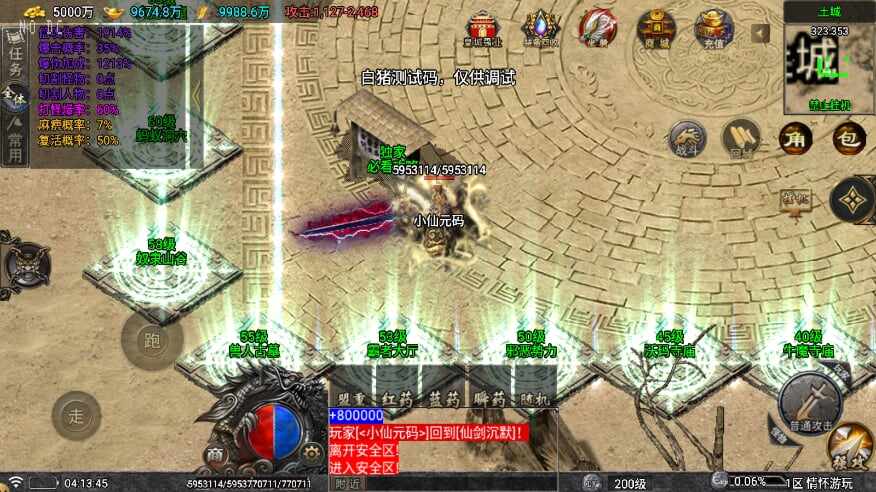Screen dimensions: 876x492
Task: Use the town return scroll icon
Action: (x=741, y=139)
